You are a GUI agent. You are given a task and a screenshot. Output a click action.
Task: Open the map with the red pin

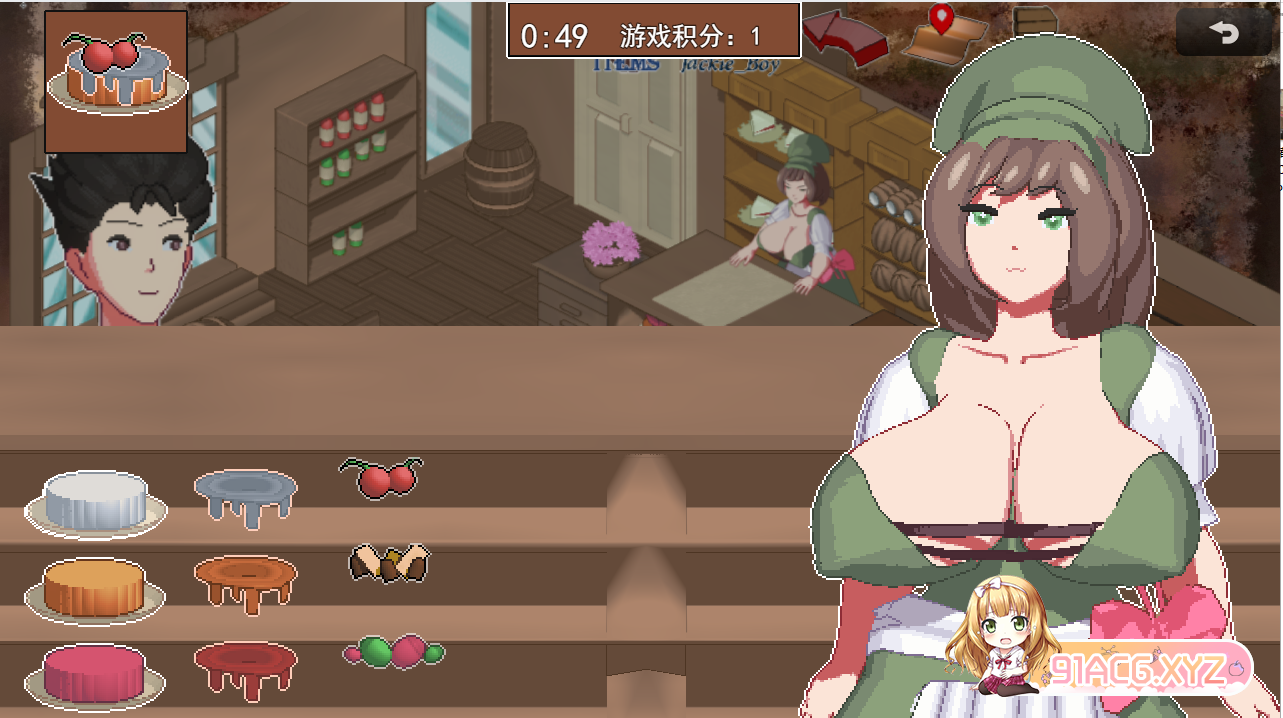pos(945,35)
